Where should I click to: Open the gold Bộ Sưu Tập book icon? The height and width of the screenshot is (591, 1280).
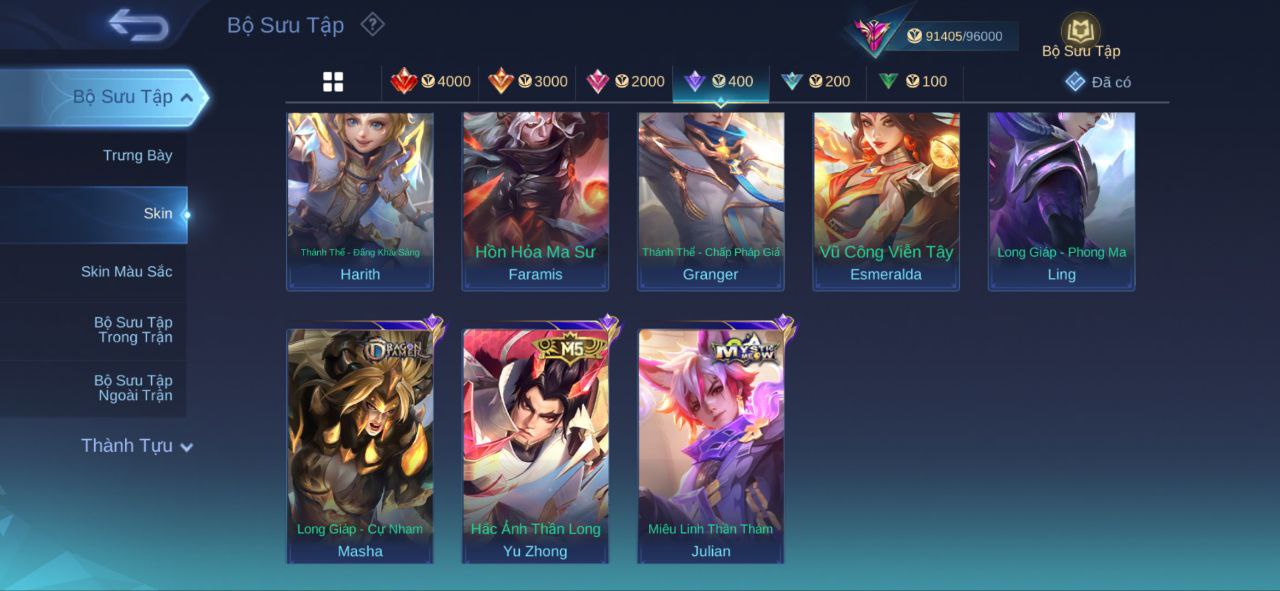click(1080, 32)
